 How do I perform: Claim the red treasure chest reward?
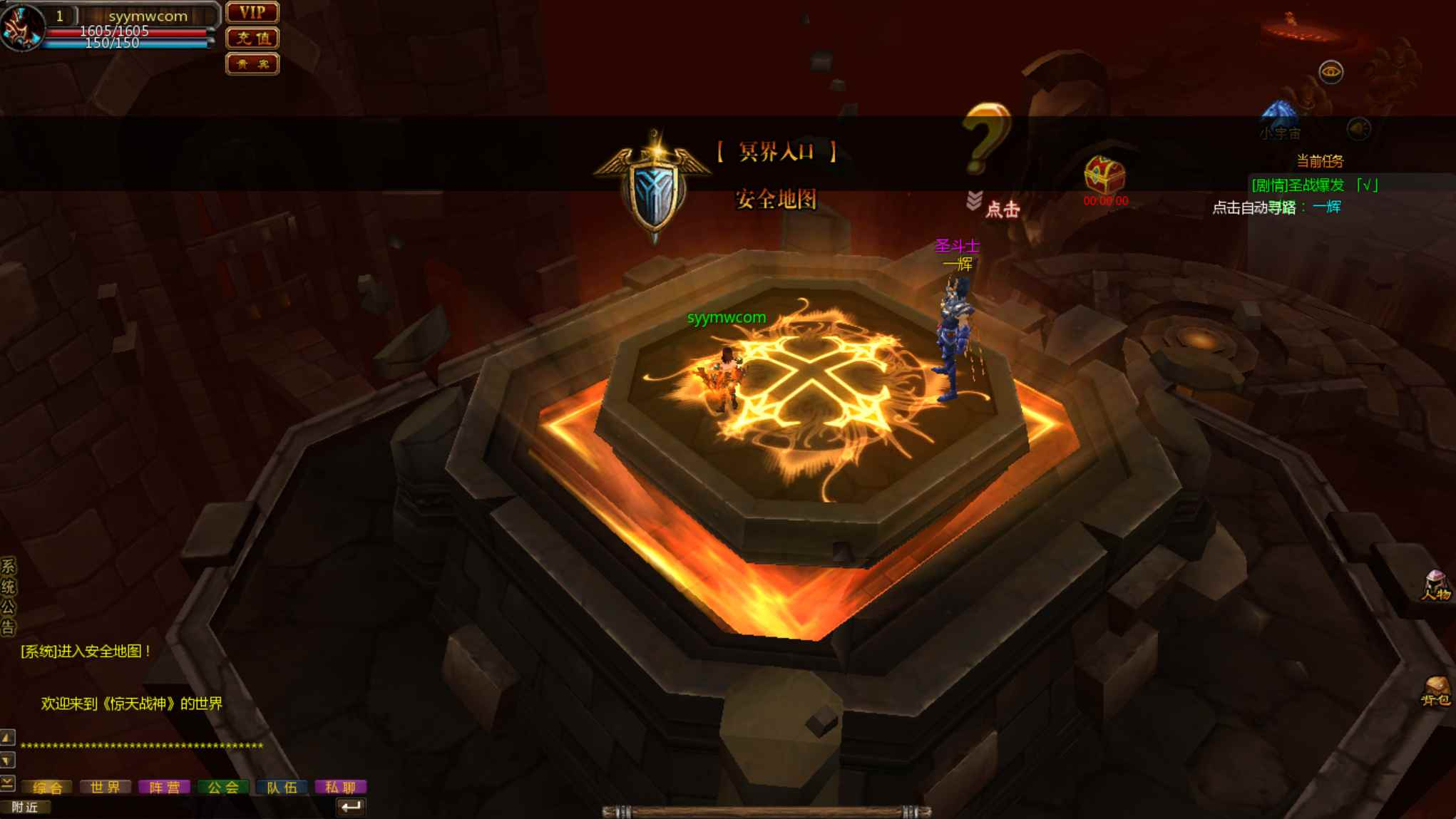[1104, 175]
